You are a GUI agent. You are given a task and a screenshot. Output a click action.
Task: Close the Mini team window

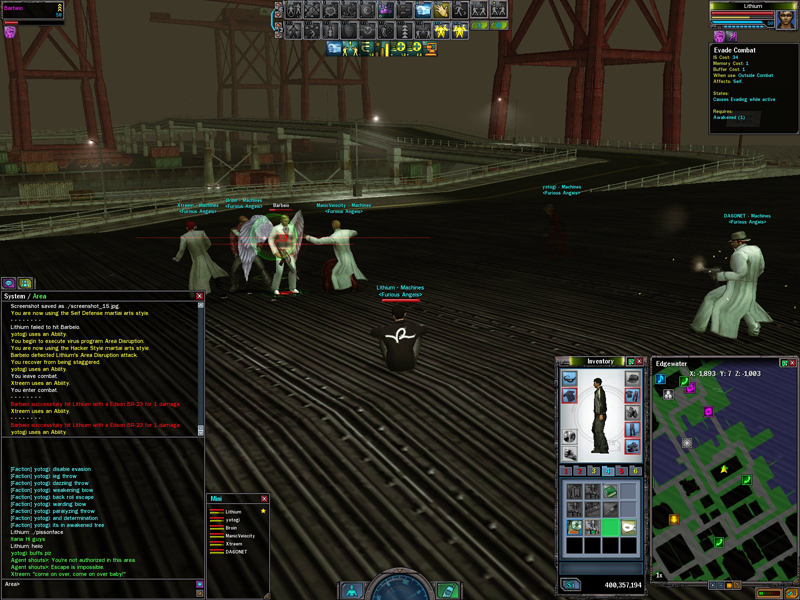264,498
